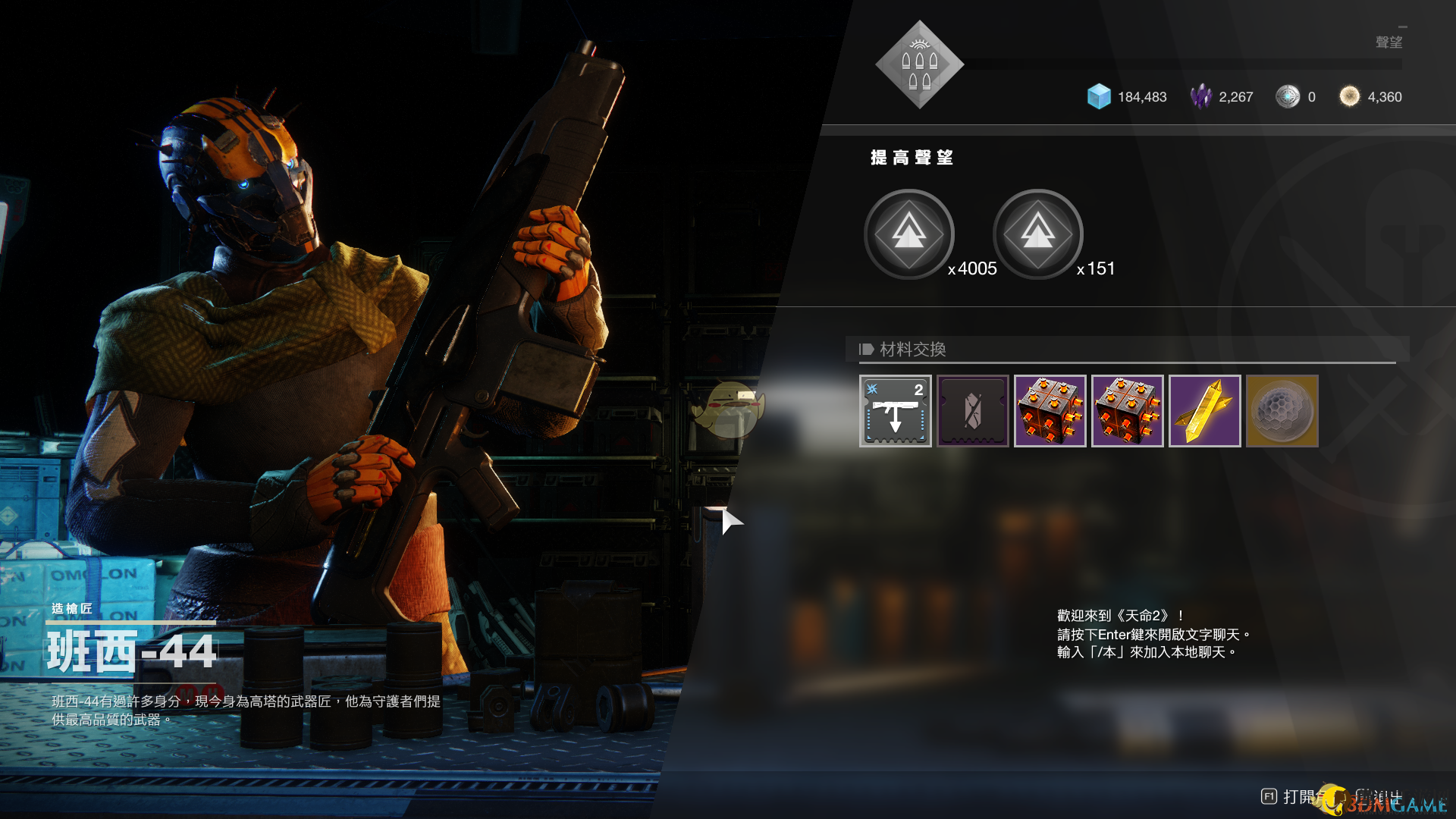The width and height of the screenshot is (1456, 819).
Task: Pick the golden shard exchange item
Action: [x=1204, y=411]
